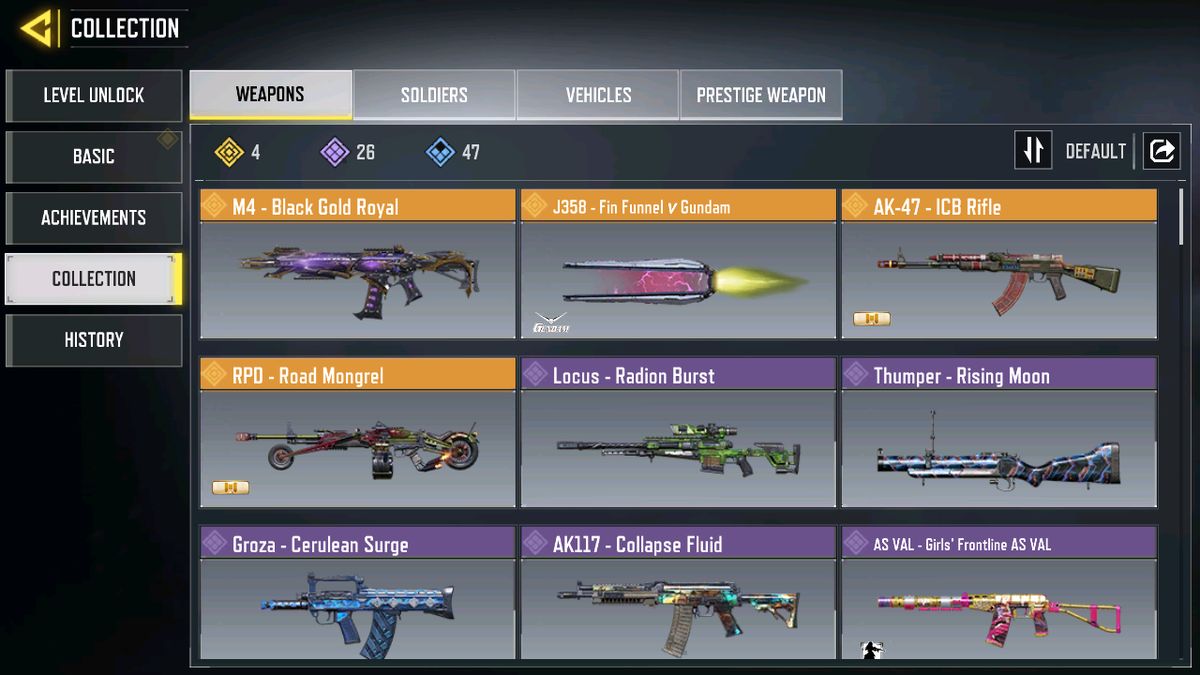Go back using the yellow arrow
Screen dimensions: 1200x675
click(36, 29)
